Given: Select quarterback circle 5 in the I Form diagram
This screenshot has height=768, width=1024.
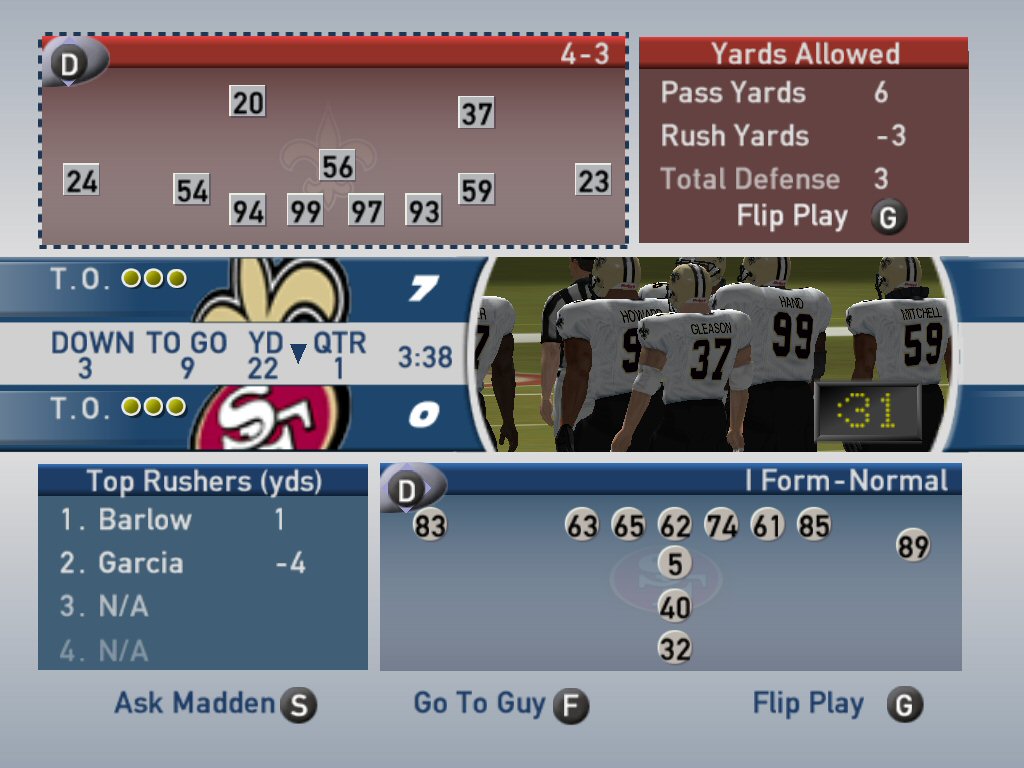Looking at the screenshot, I should [675, 564].
